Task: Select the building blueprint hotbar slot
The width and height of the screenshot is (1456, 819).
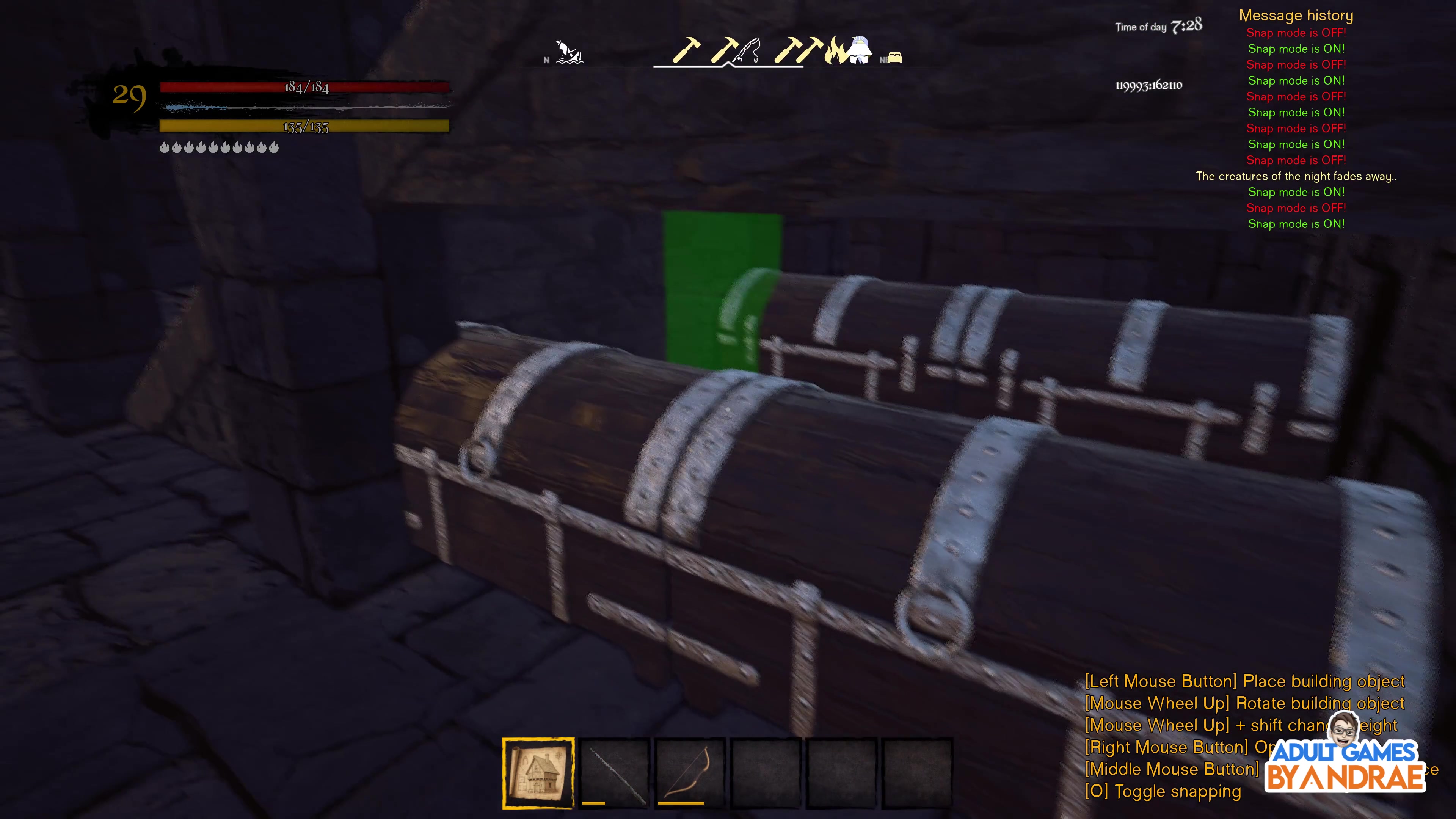Action: [538, 772]
